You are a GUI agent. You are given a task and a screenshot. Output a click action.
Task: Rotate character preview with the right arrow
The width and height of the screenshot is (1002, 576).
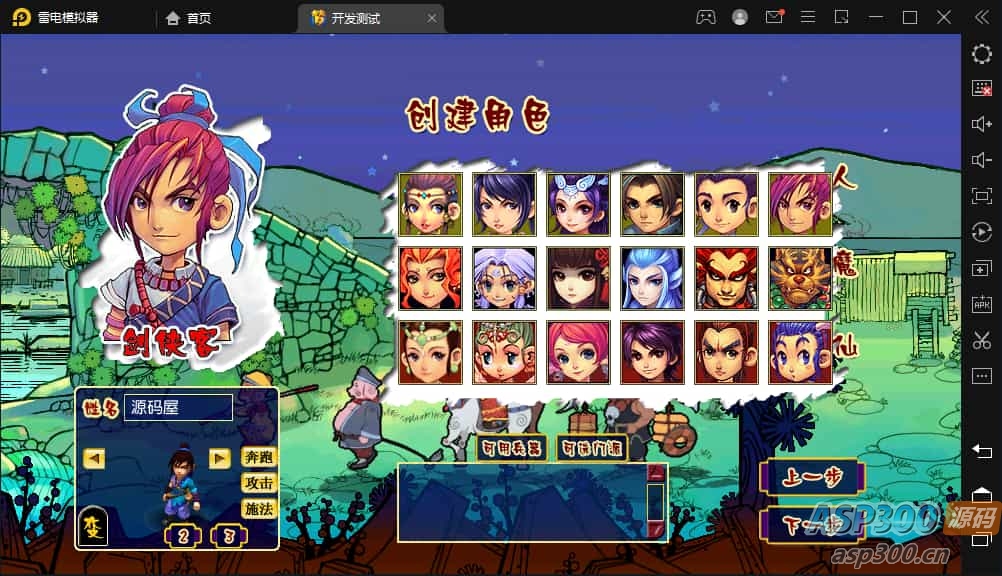[220, 458]
